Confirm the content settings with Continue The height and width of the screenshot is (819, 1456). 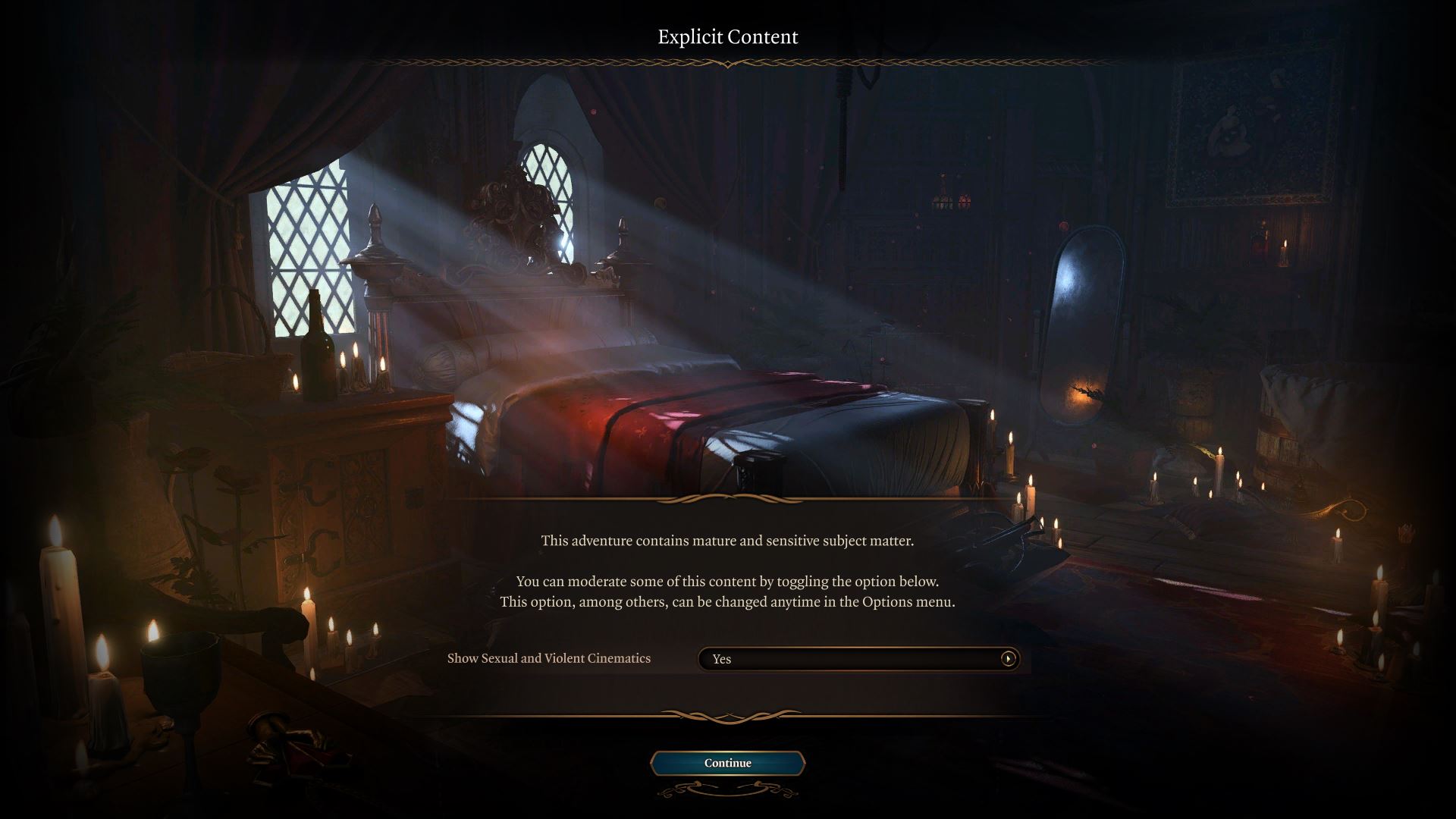(727, 764)
